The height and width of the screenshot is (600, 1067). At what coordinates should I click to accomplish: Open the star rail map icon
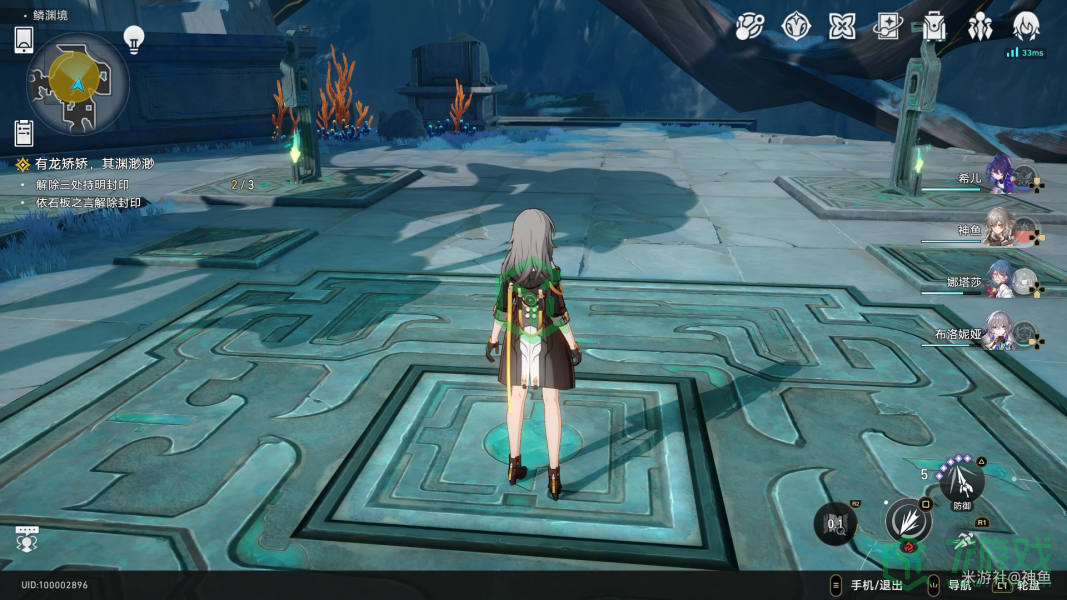point(749,26)
